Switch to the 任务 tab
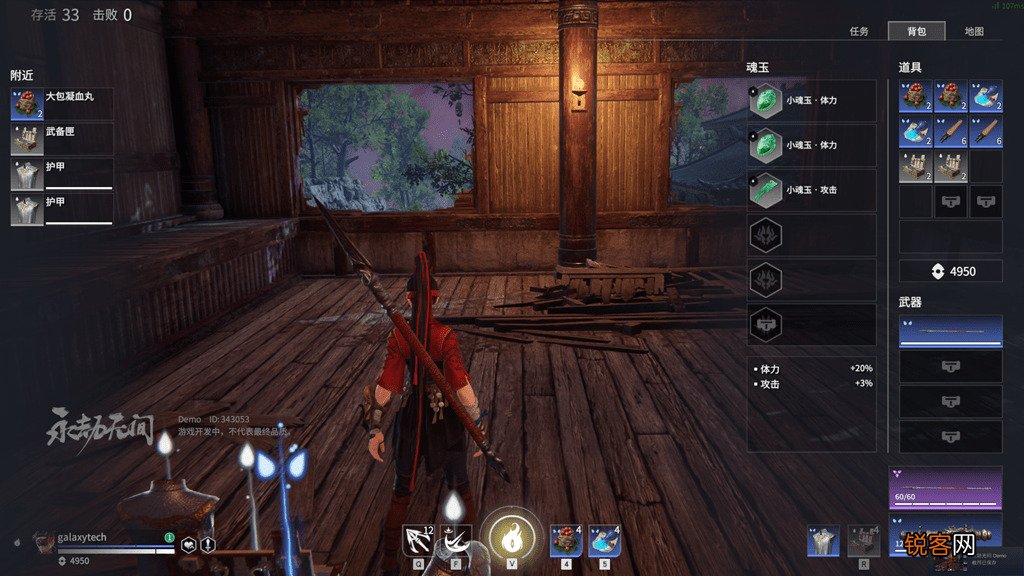Viewport: 1024px width, 576px height. 859,31
